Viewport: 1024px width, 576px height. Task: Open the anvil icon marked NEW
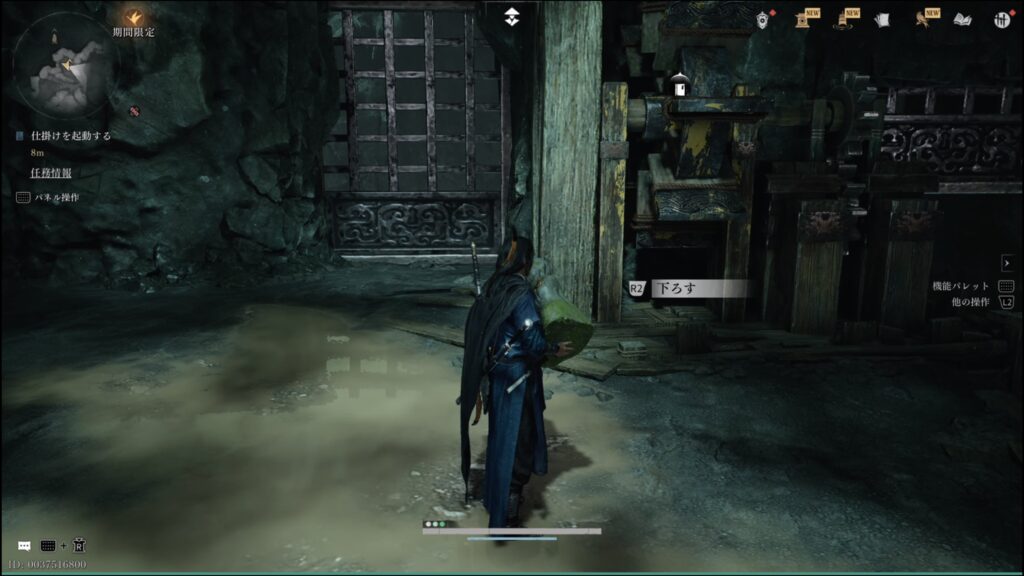[x=803, y=19]
